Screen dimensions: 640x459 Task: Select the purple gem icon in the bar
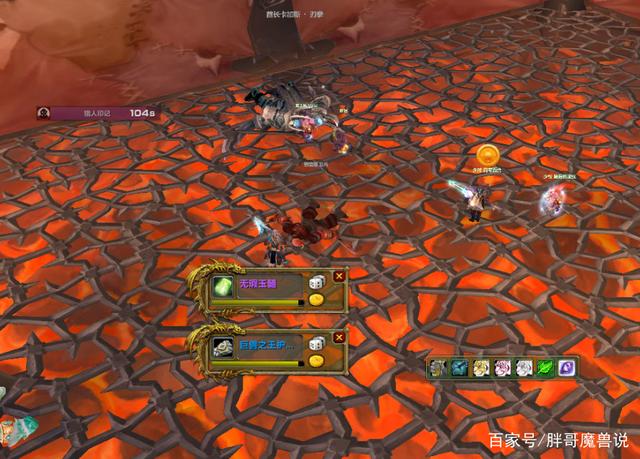(566, 368)
